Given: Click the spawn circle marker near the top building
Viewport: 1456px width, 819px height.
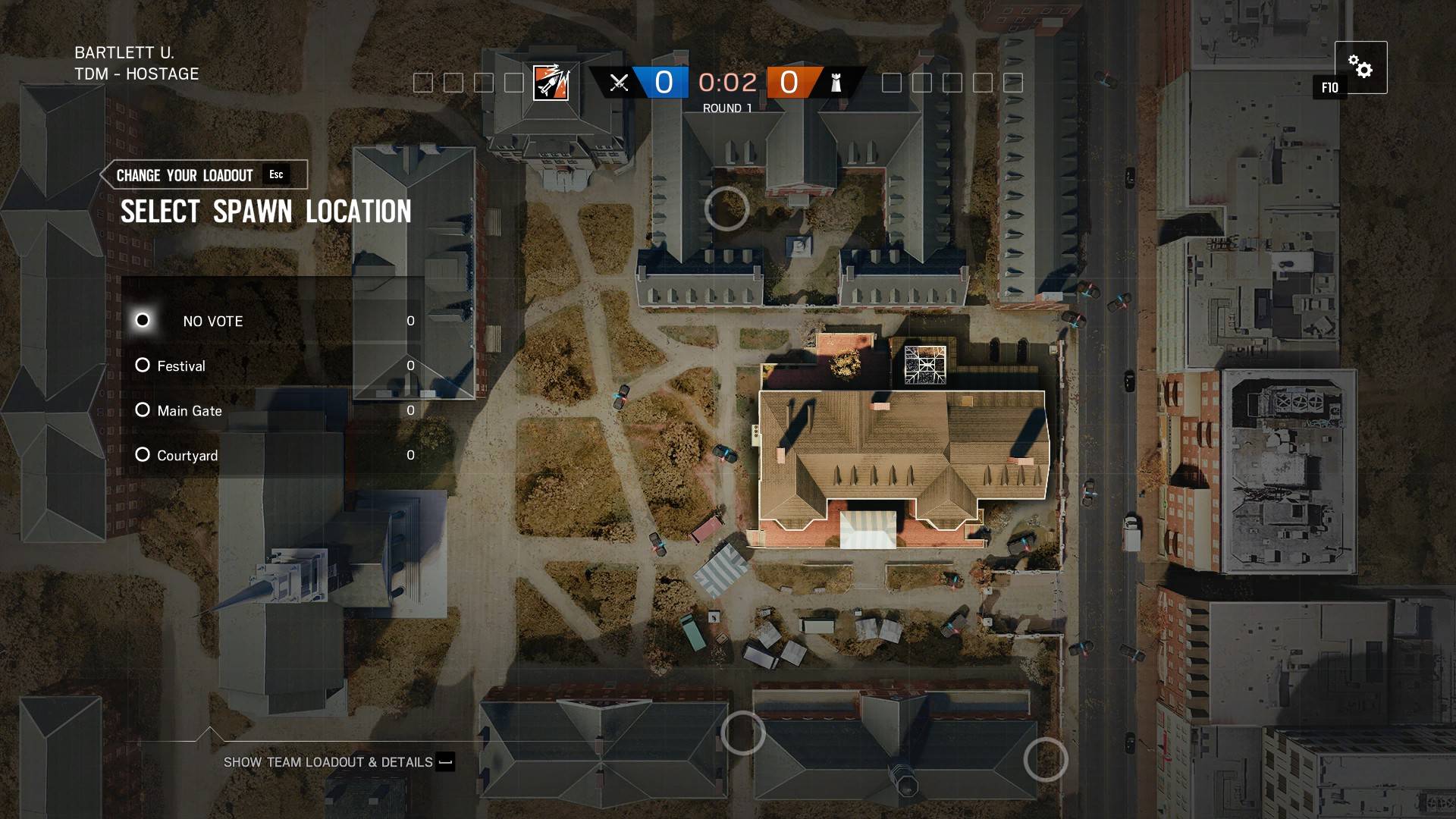Looking at the screenshot, I should [726, 209].
